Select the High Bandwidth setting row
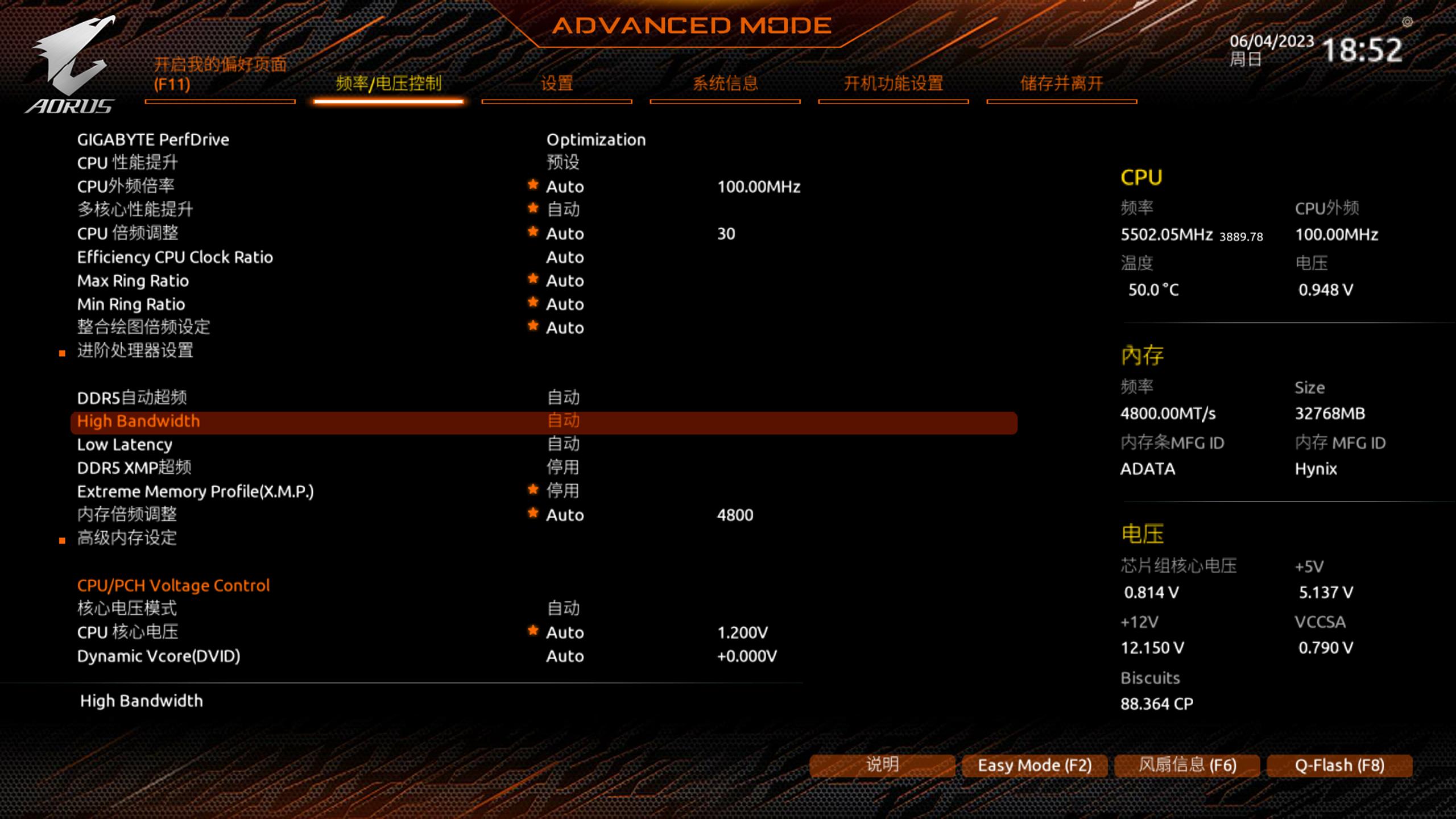This screenshot has width=1456, height=819. pos(138,421)
